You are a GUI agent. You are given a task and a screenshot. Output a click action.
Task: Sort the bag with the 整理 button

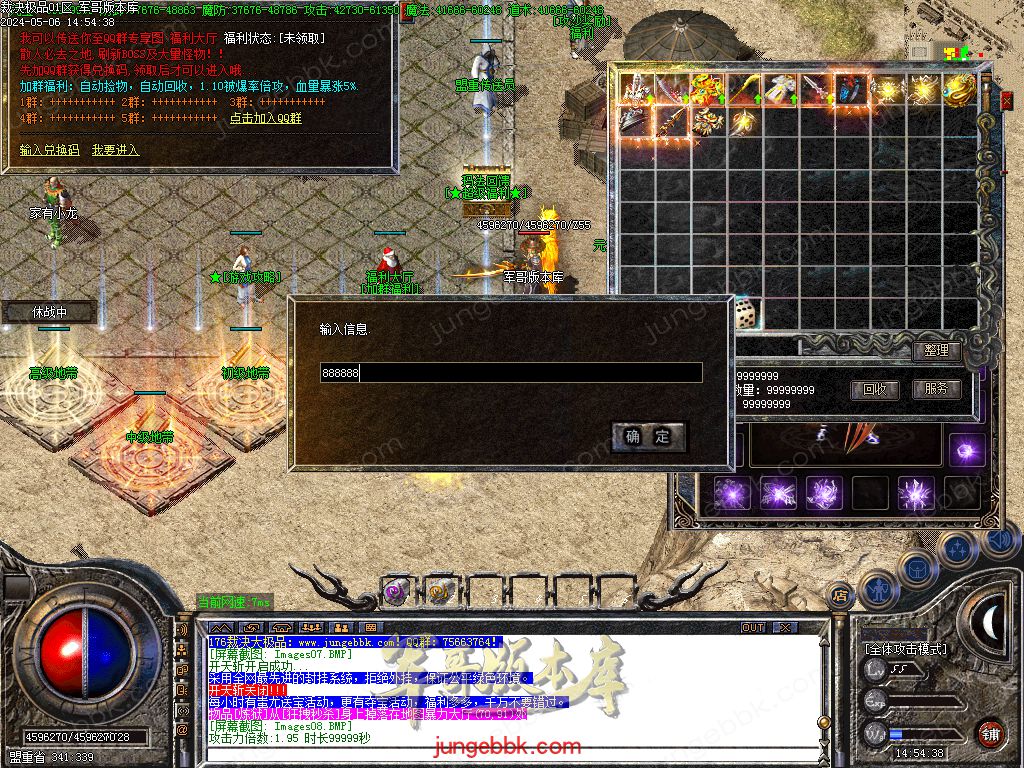click(x=936, y=351)
